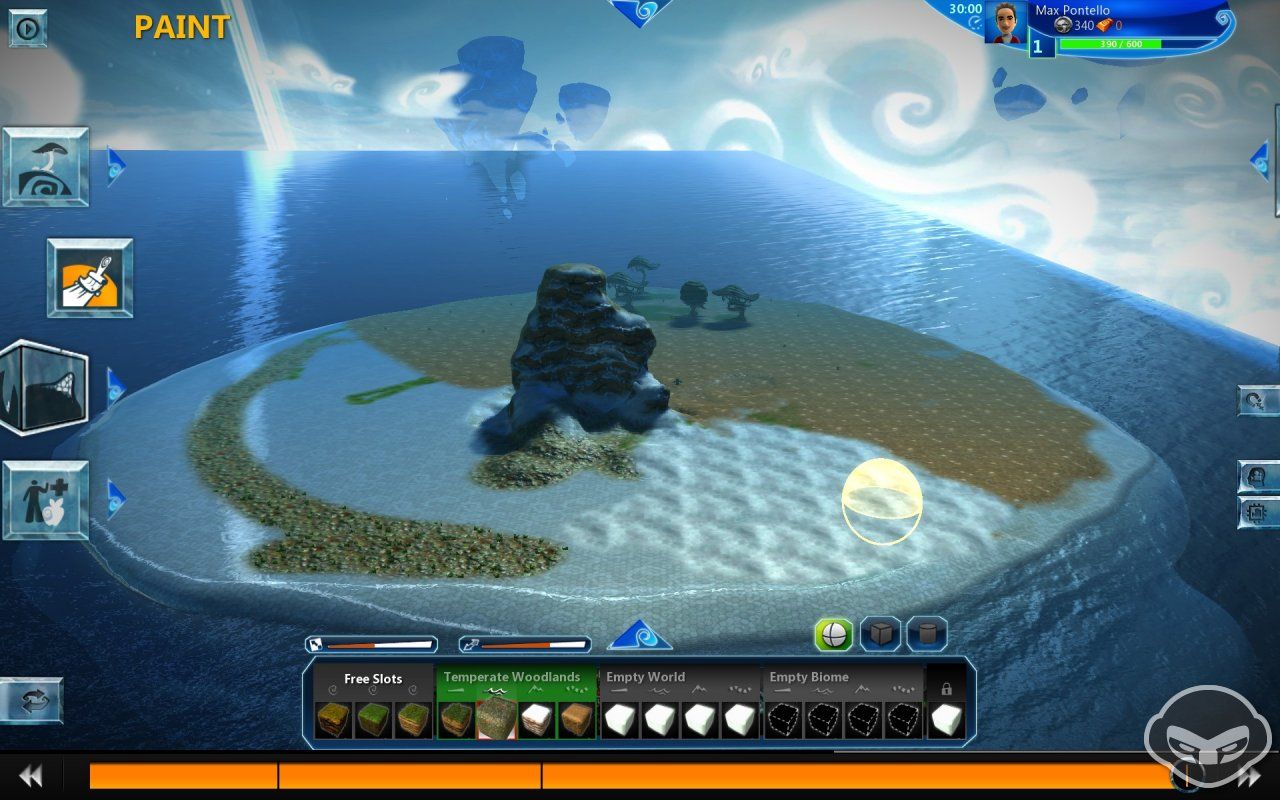
Task: Select the biome tree tool in sidebar
Action: 45,167
